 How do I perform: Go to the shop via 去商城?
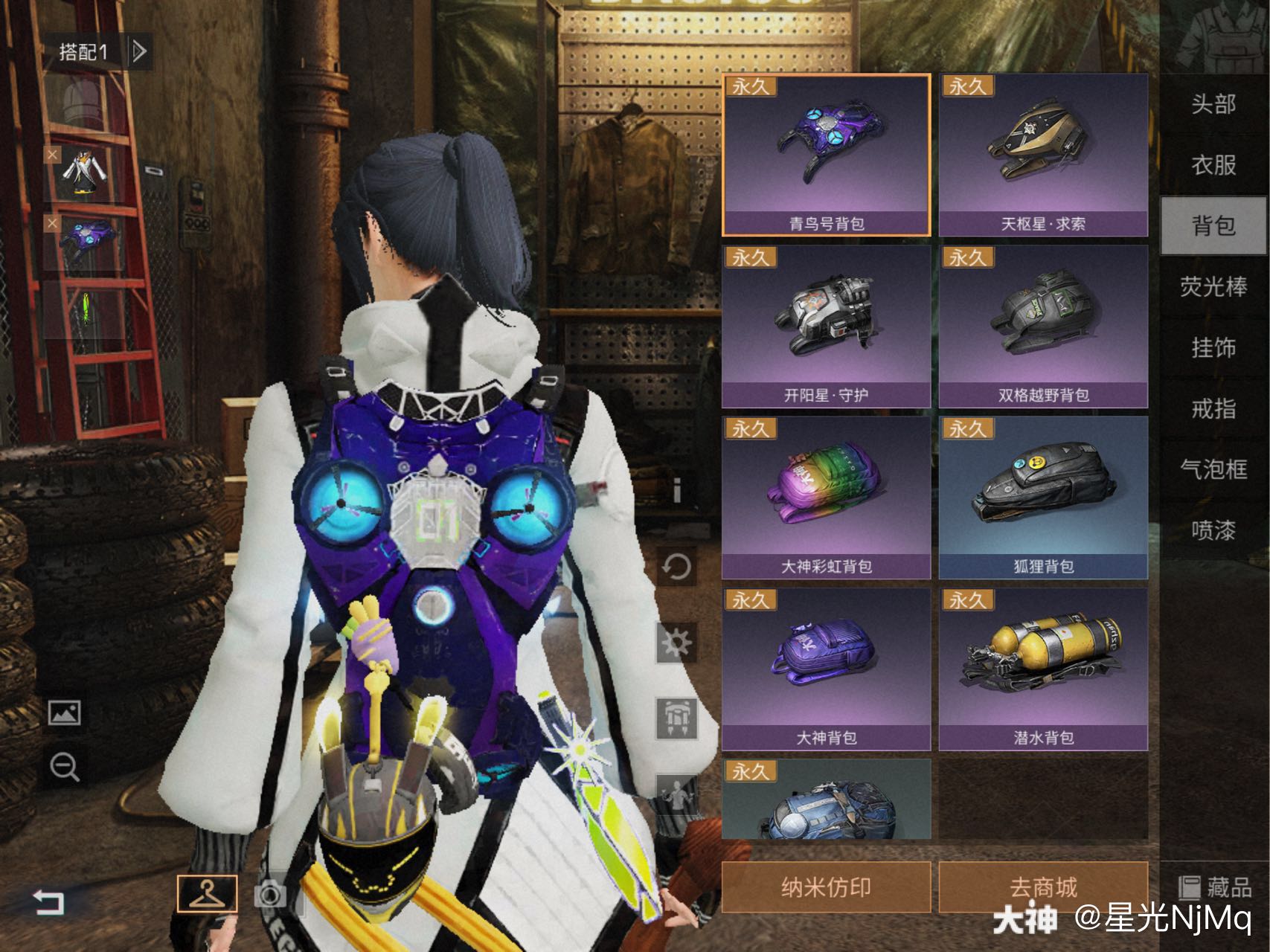[x=1043, y=887]
